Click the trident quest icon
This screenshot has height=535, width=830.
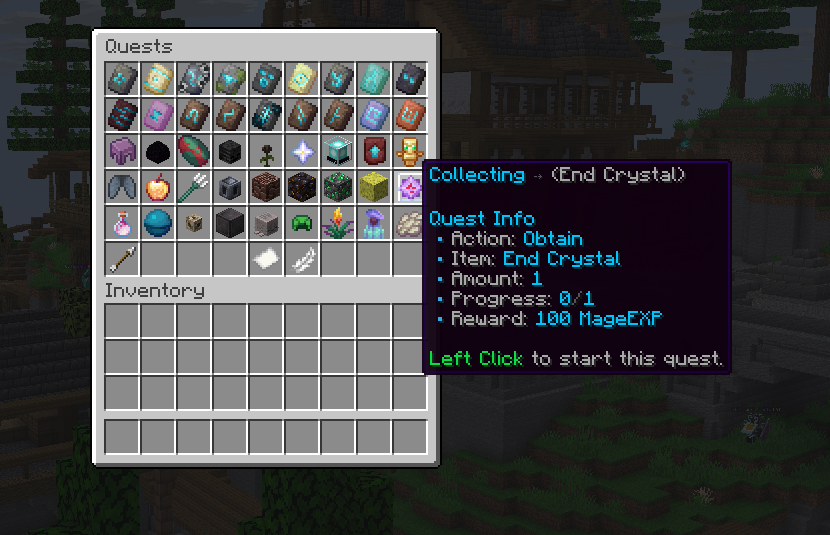pyautogui.click(x=194, y=186)
